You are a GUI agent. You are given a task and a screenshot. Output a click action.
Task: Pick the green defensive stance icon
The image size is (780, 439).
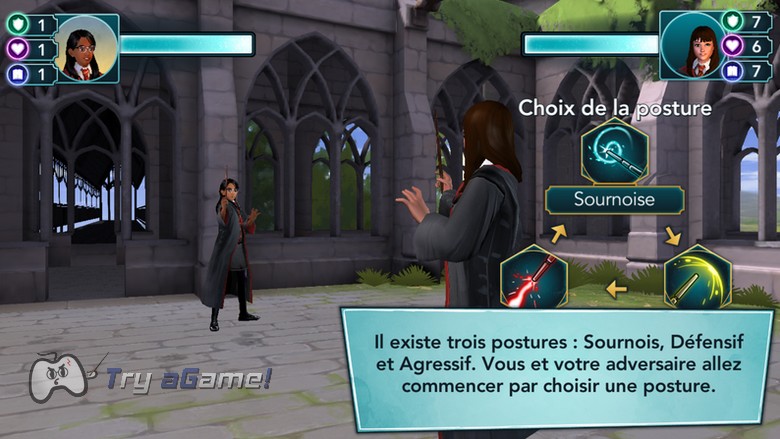click(697, 276)
